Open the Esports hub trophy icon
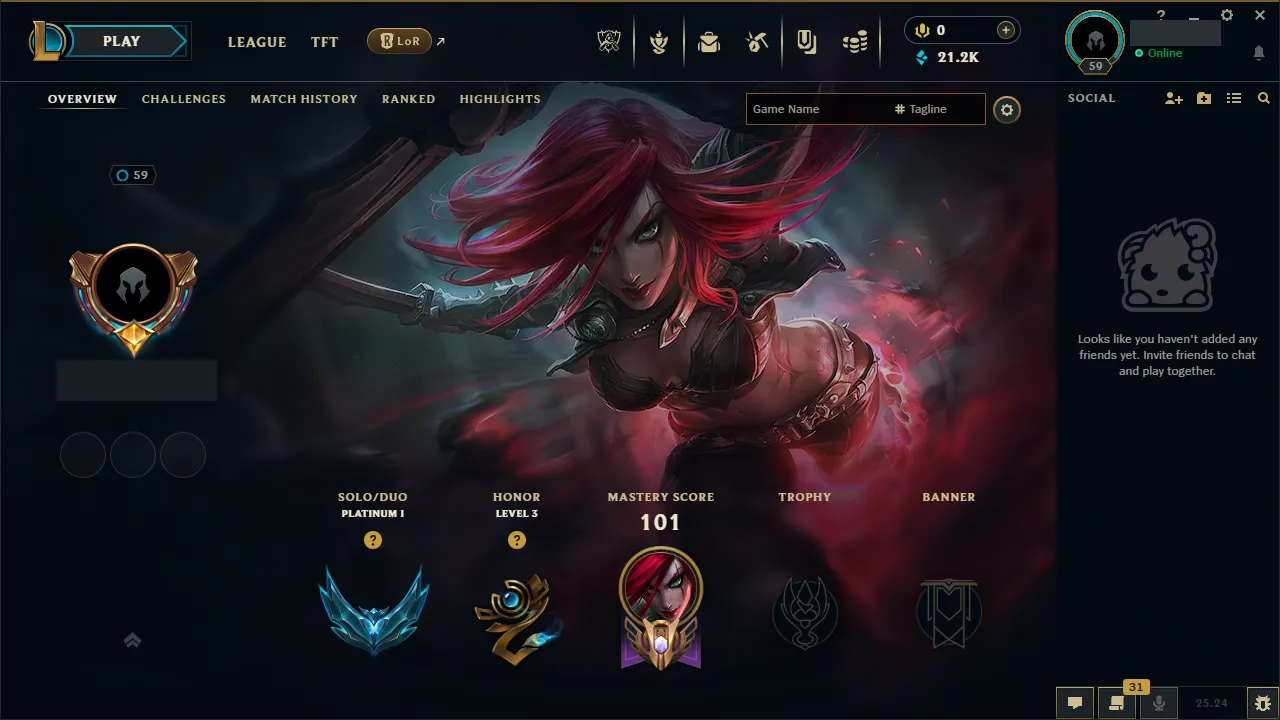This screenshot has height=720, width=1280. pyautogui.click(x=608, y=40)
